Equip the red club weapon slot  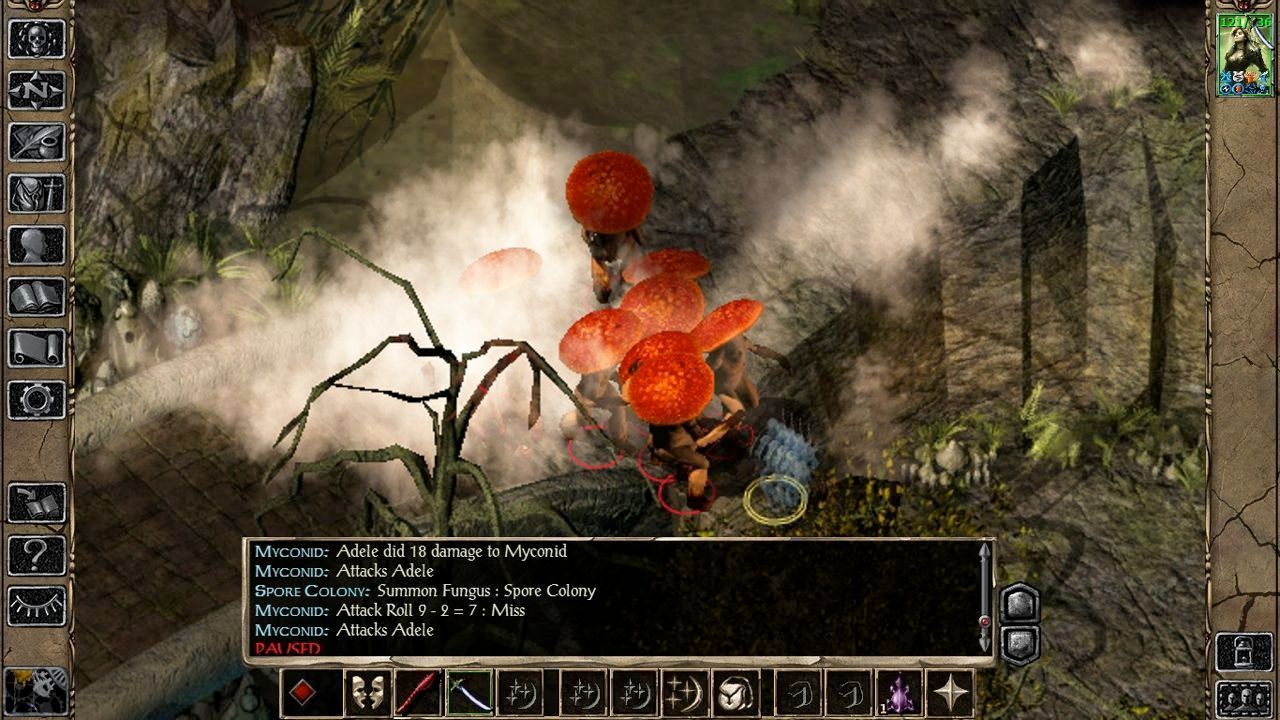(x=417, y=692)
